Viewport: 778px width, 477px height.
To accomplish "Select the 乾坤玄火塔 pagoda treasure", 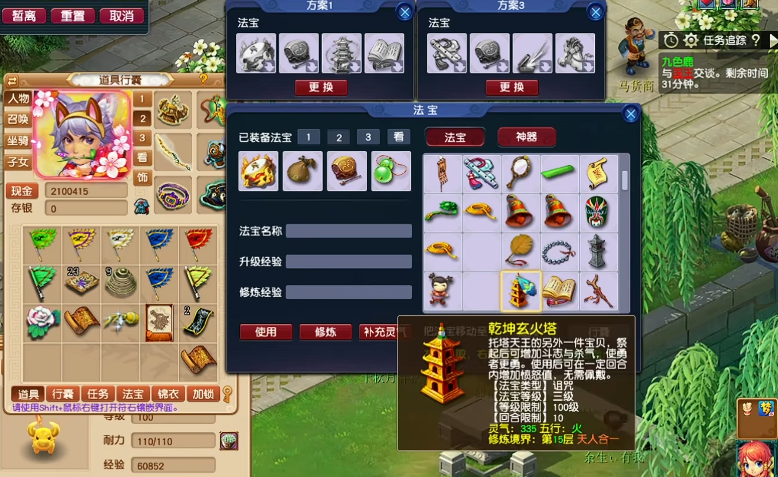I will 521,291.
